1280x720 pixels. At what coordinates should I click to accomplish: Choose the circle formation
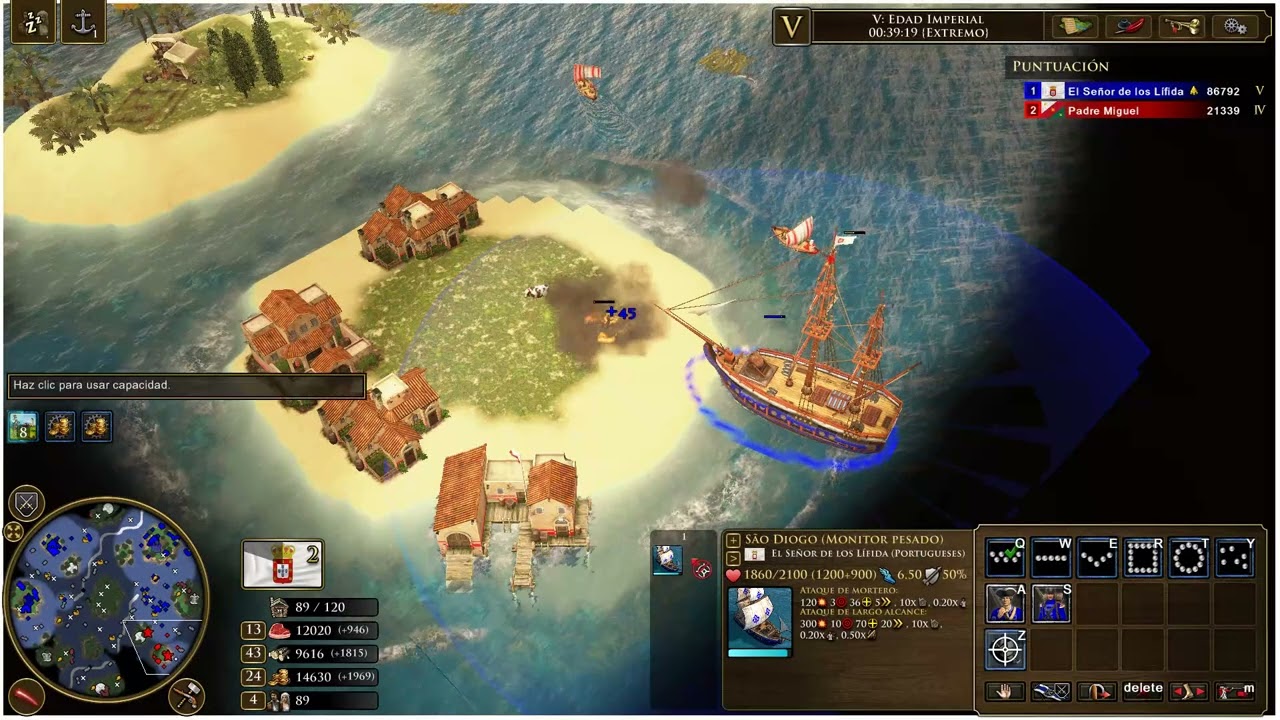[1189, 558]
